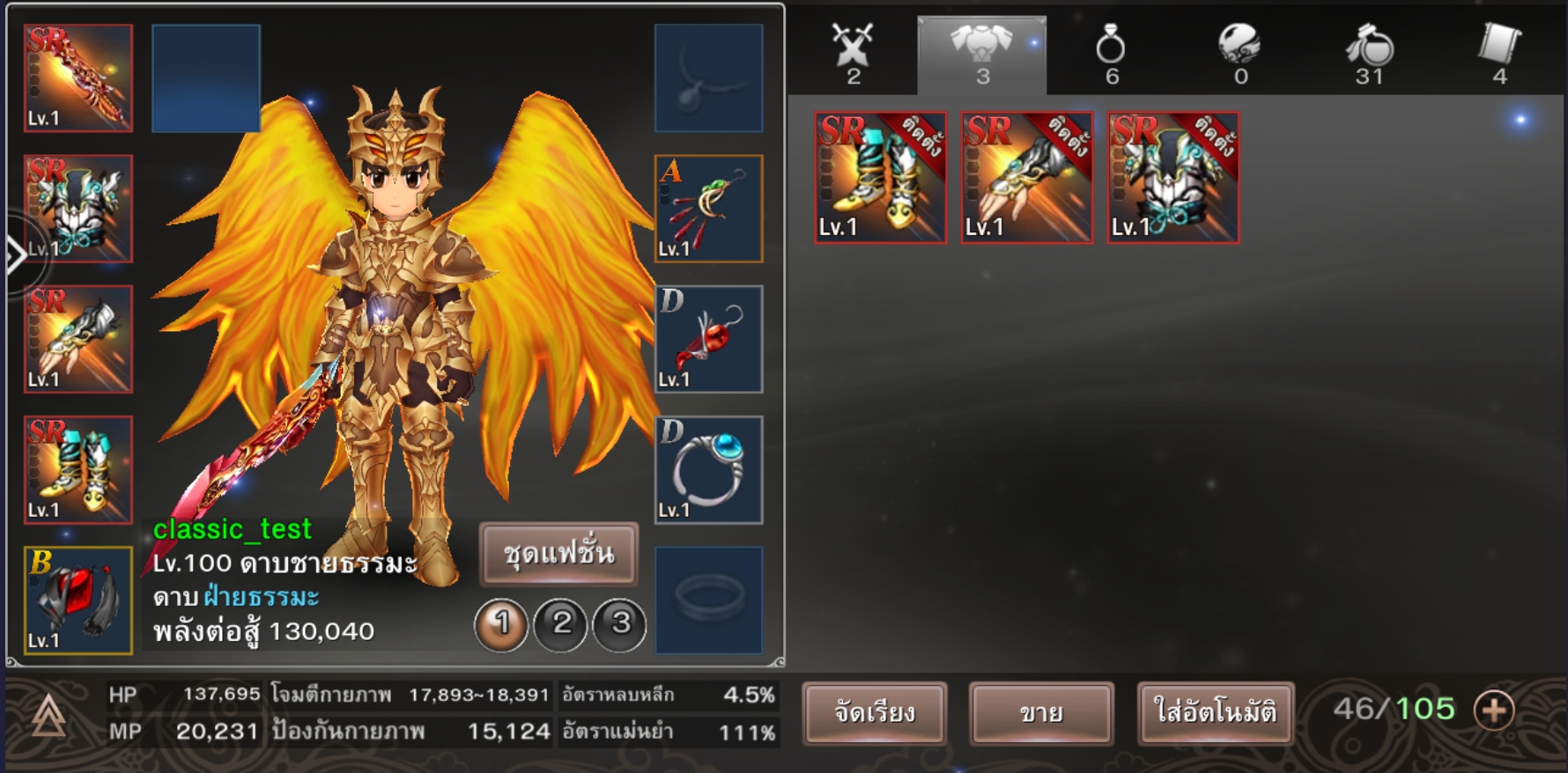Select equipment preset number 2
The width and height of the screenshot is (1568, 773).
click(561, 624)
